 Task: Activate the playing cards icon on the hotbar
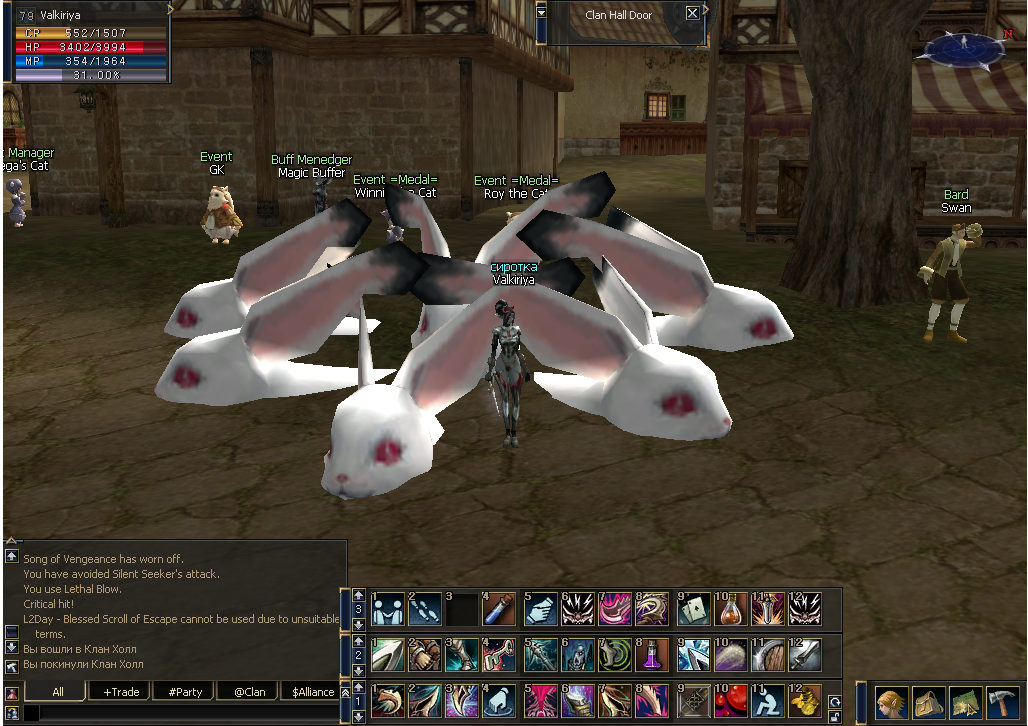tap(693, 608)
